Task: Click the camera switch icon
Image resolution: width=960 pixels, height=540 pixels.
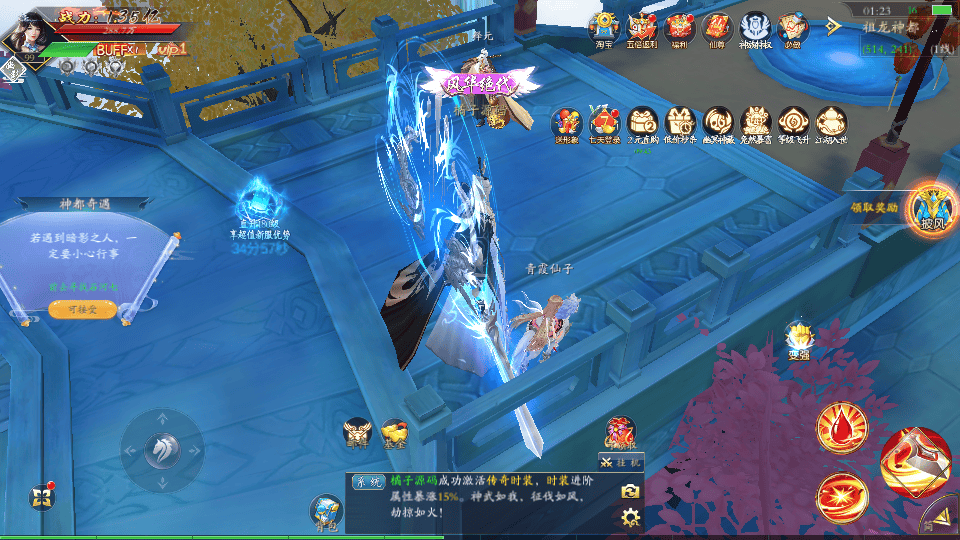Action: click(x=630, y=491)
